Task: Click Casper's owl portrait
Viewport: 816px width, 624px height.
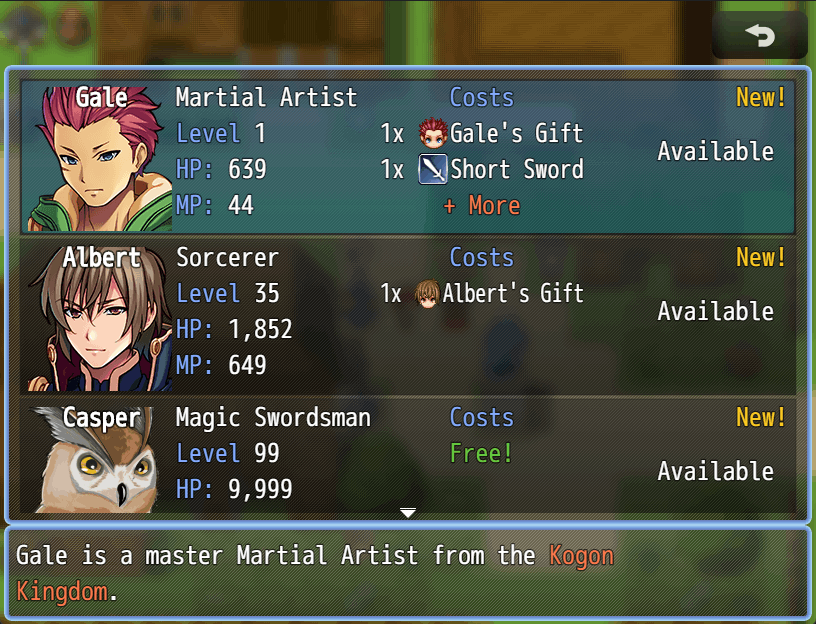Action: pyautogui.click(x=92, y=460)
